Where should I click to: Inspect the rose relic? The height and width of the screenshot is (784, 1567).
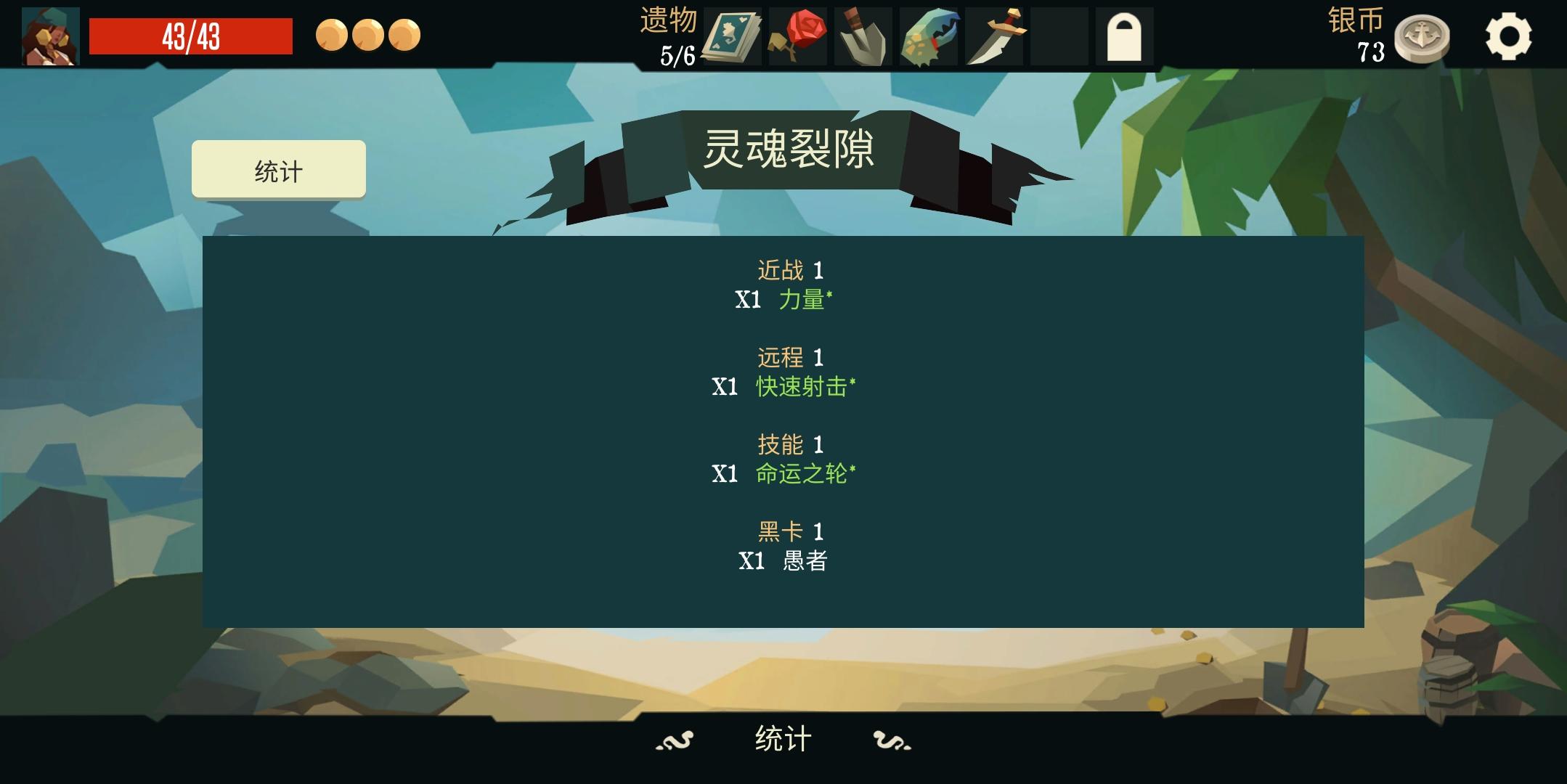tap(797, 35)
